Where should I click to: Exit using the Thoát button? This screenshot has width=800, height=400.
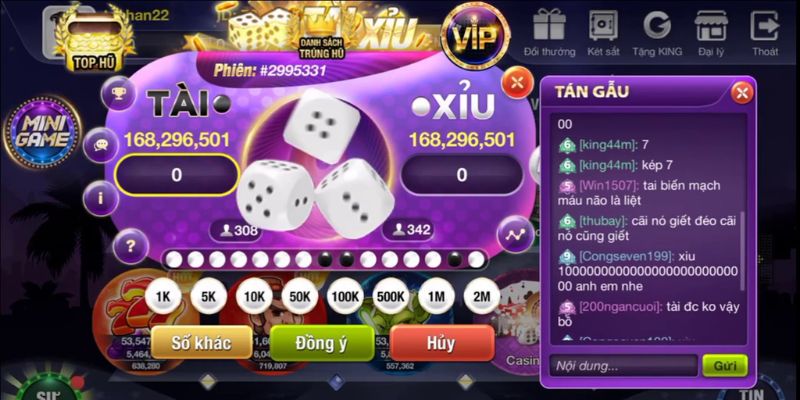pos(765,30)
